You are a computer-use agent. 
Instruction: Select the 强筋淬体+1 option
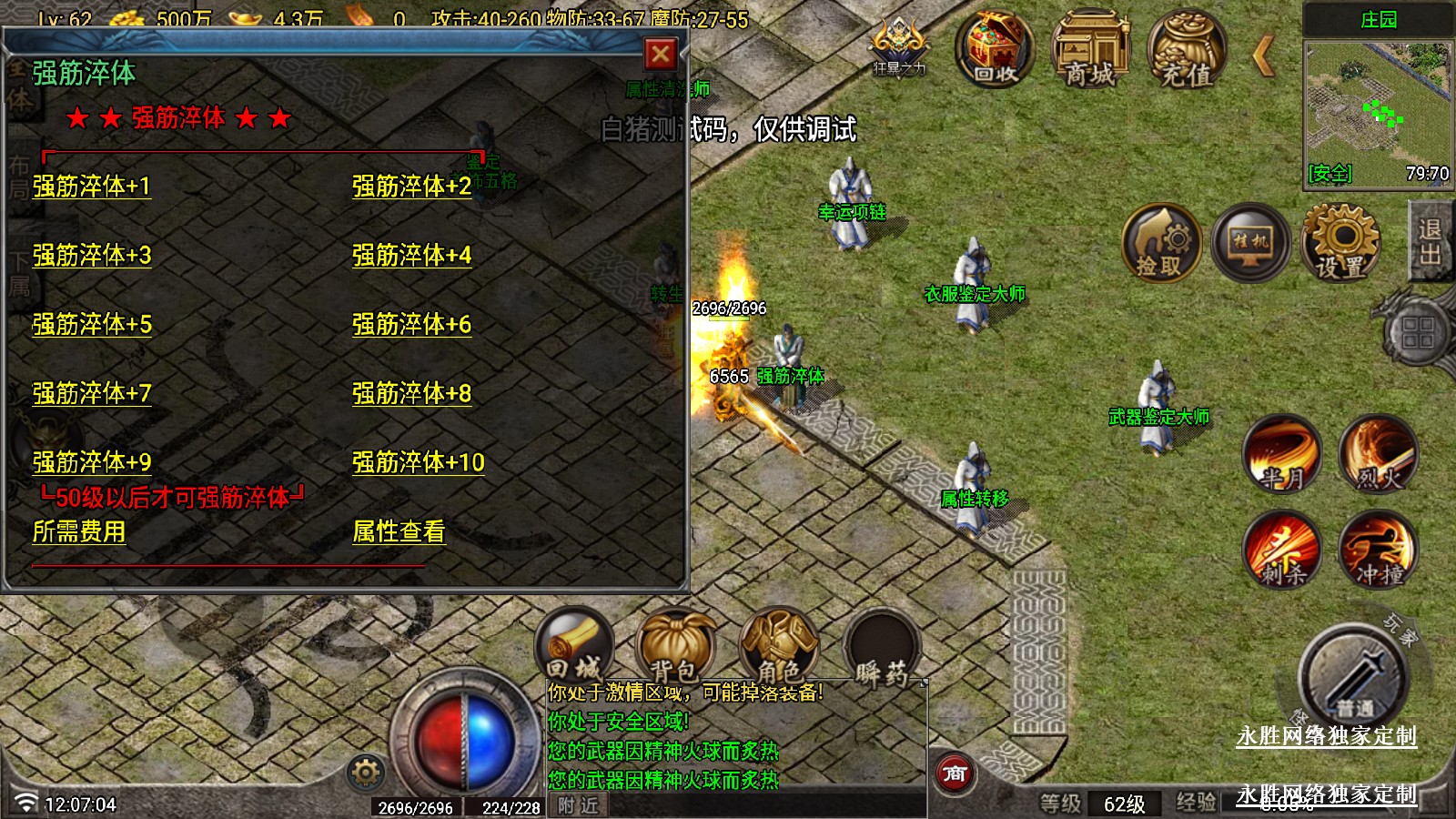(92, 187)
